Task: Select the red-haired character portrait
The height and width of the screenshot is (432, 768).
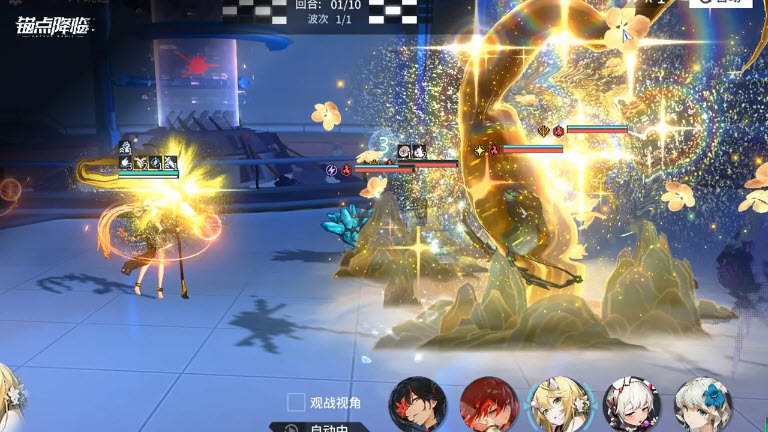Action: point(488,406)
